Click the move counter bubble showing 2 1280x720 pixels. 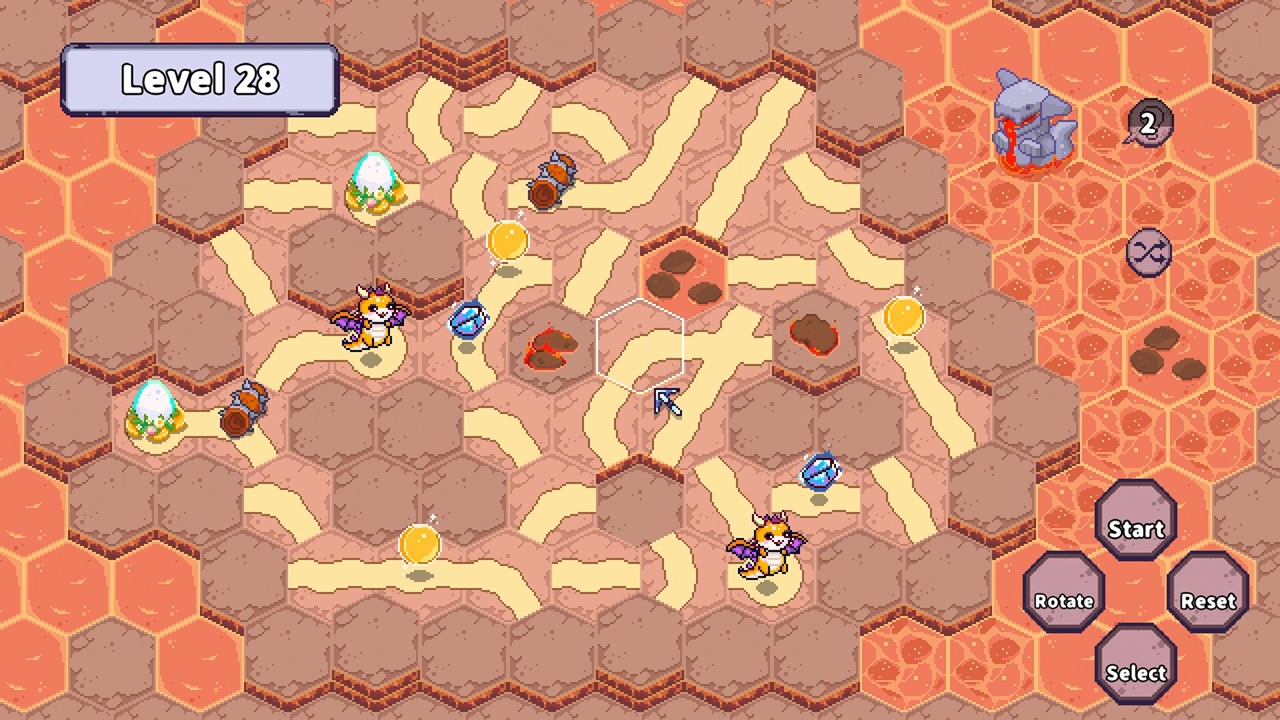pos(1146,124)
